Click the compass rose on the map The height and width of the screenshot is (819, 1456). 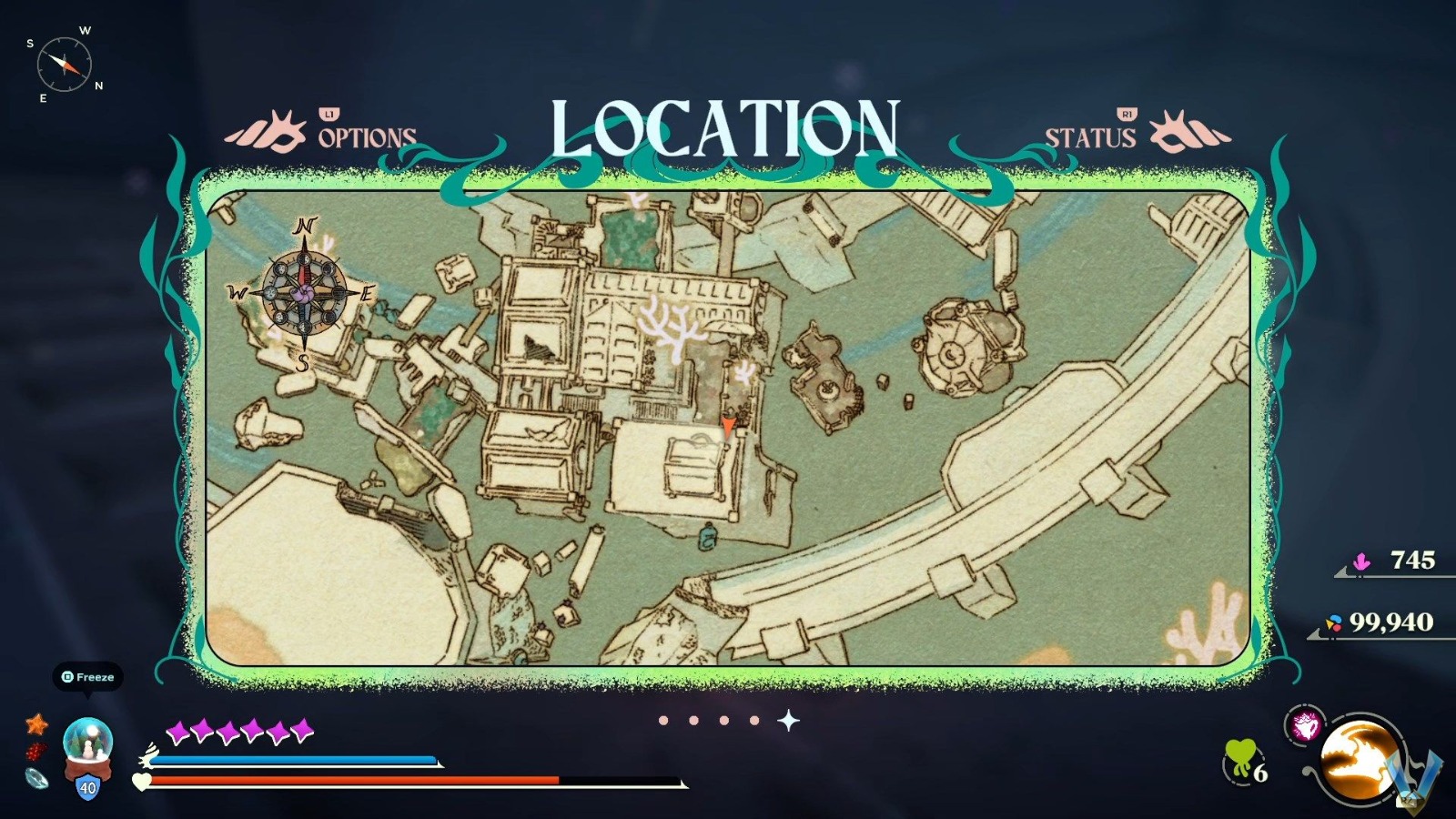pos(303,293)
